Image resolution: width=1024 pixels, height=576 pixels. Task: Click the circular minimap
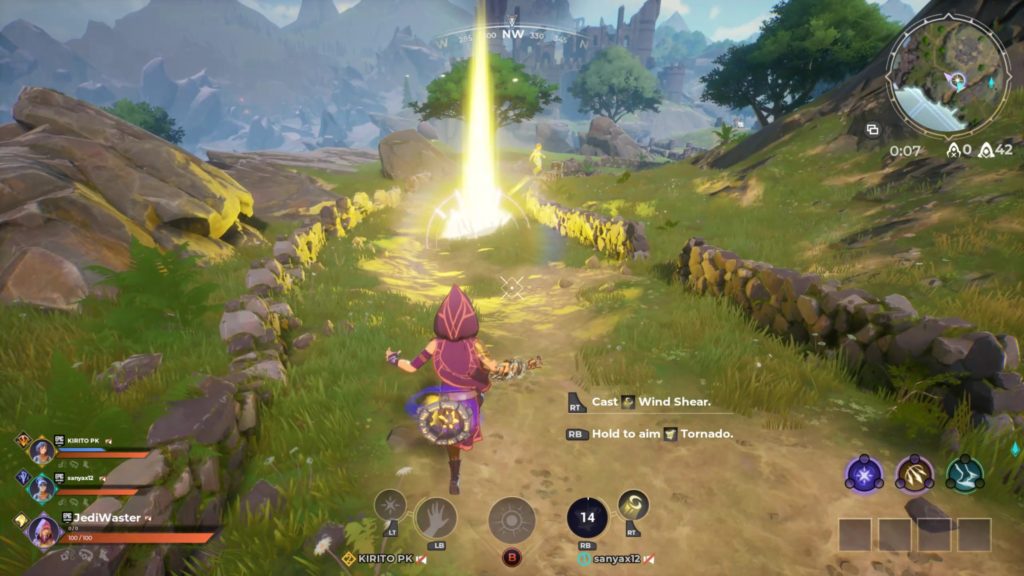click(947, 76)
